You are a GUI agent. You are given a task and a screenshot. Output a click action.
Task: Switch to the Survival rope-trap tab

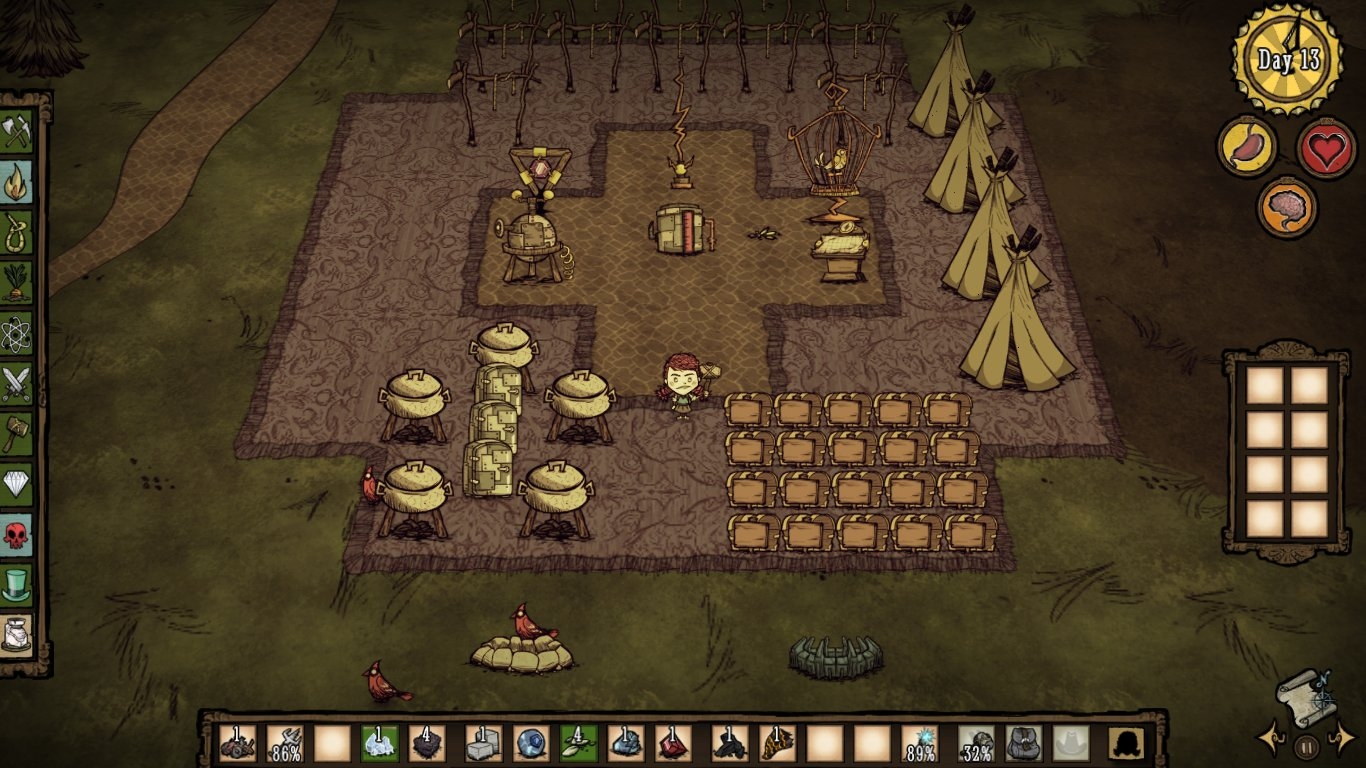point(17,232)
